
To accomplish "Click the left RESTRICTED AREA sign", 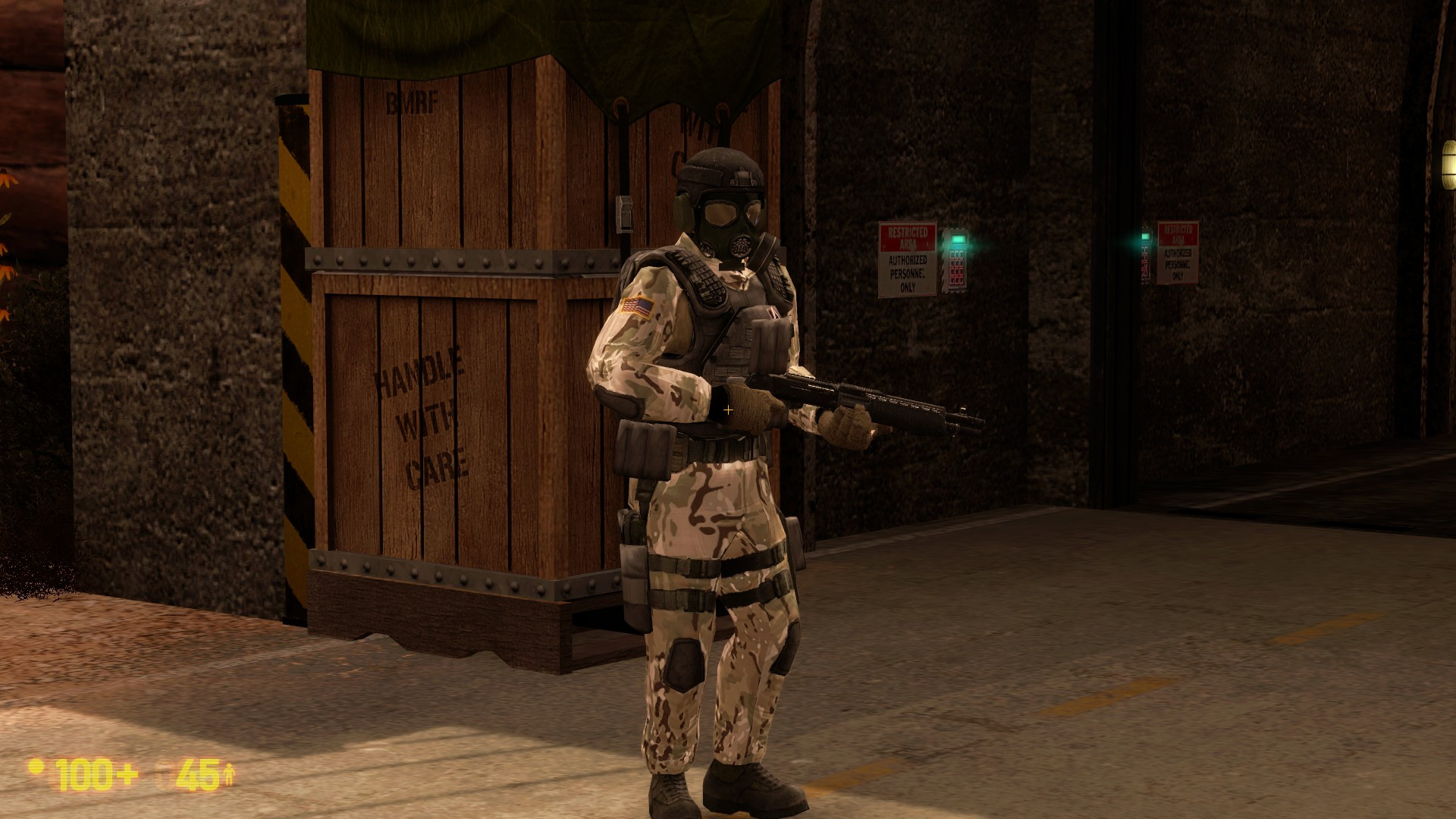I will click(907, 237).
